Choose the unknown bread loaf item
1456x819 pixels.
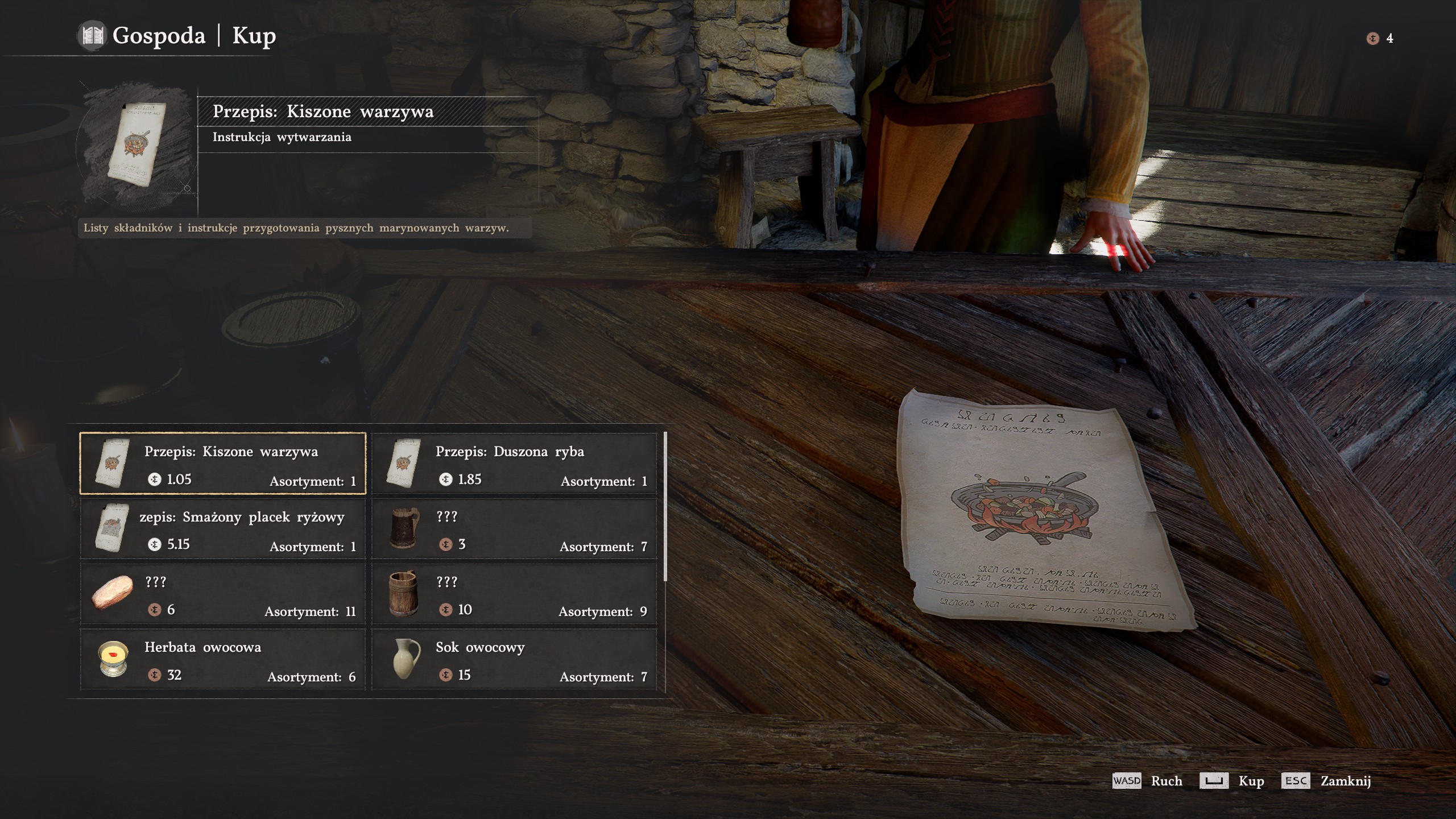coord(222,594)
